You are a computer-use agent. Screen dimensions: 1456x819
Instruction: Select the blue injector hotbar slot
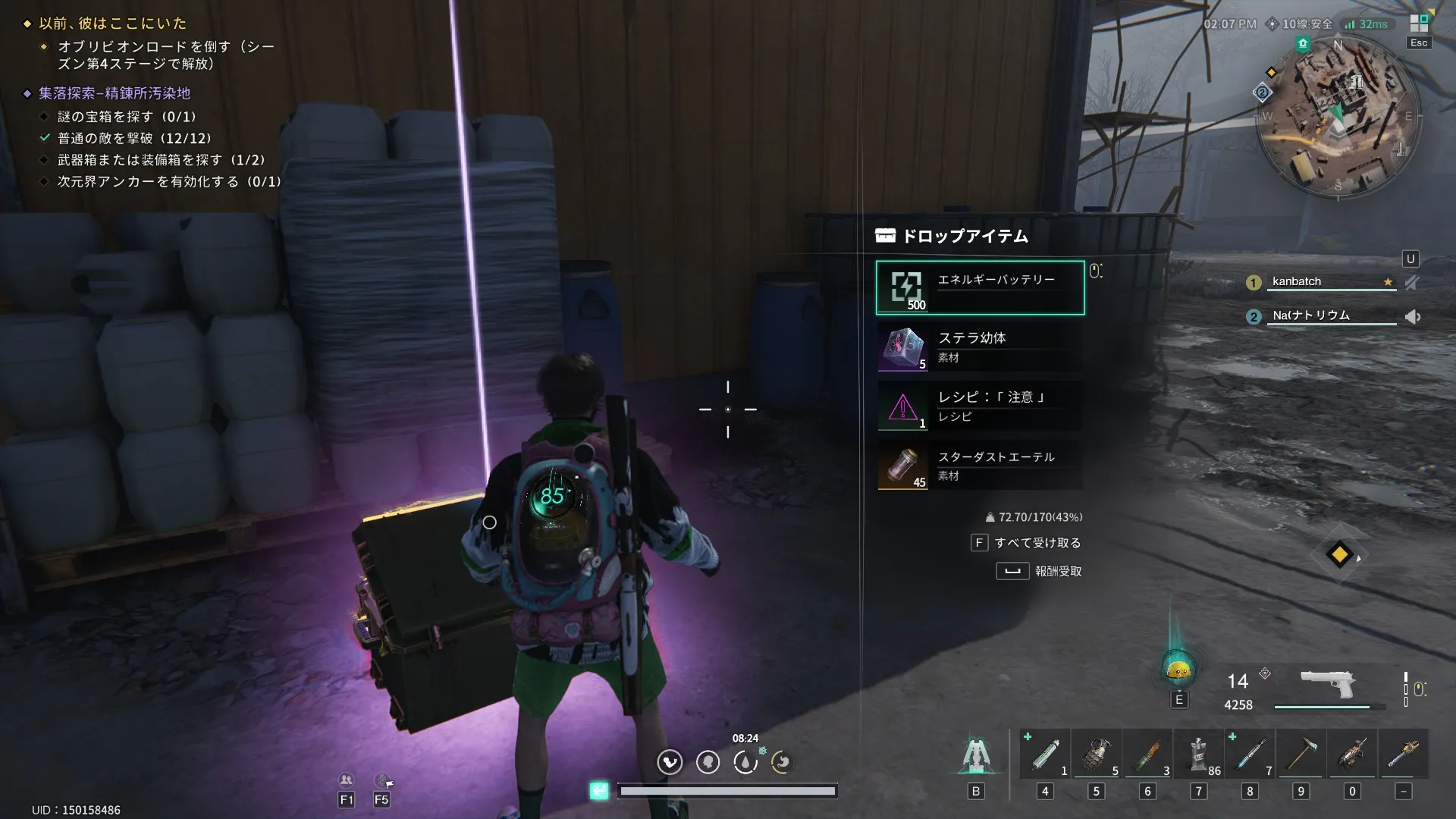tap(1250, 755)
